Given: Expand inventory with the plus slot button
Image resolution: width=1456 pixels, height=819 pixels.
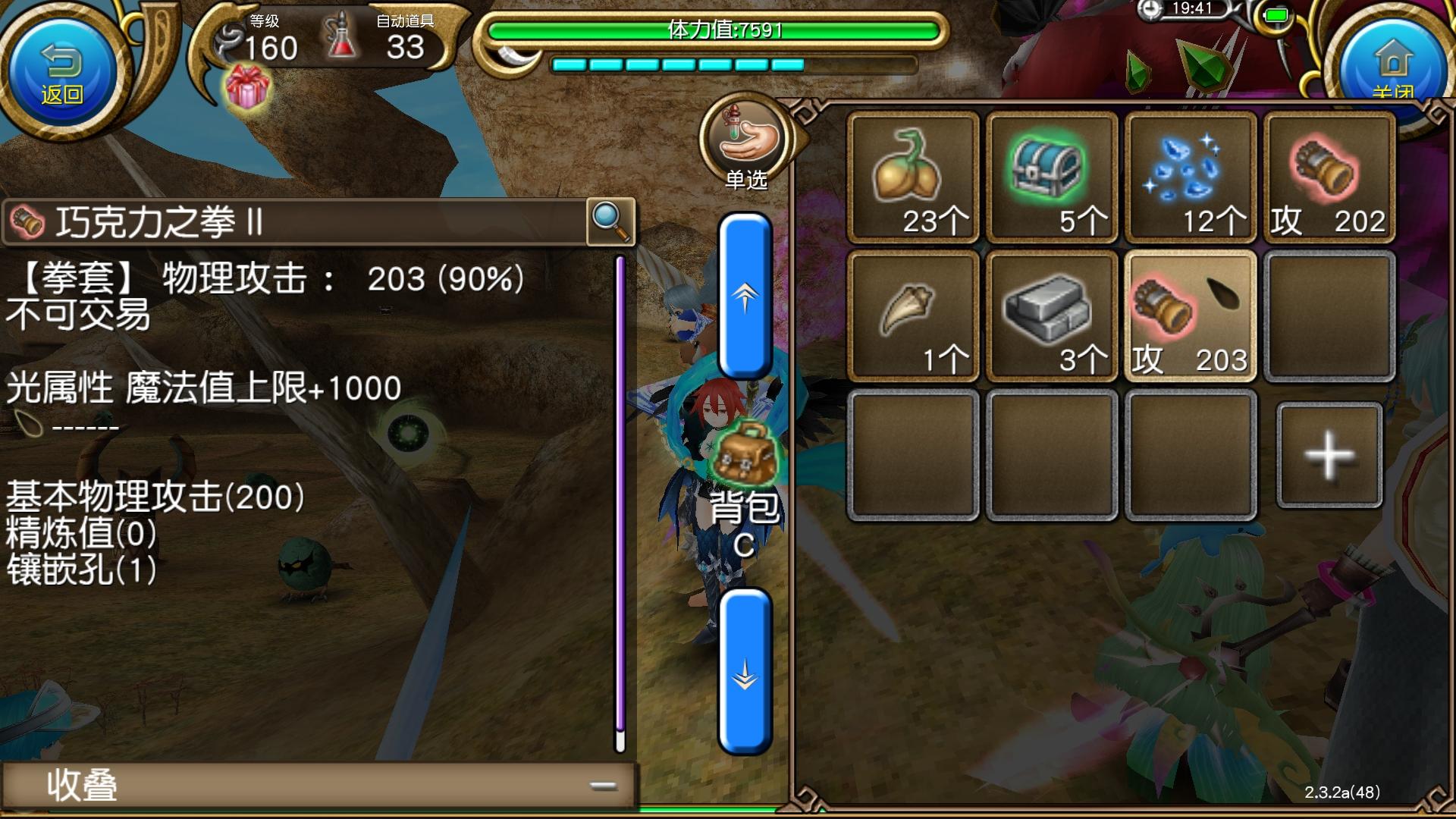Looking at the screenshot, I should click(x=1329, y=453).
